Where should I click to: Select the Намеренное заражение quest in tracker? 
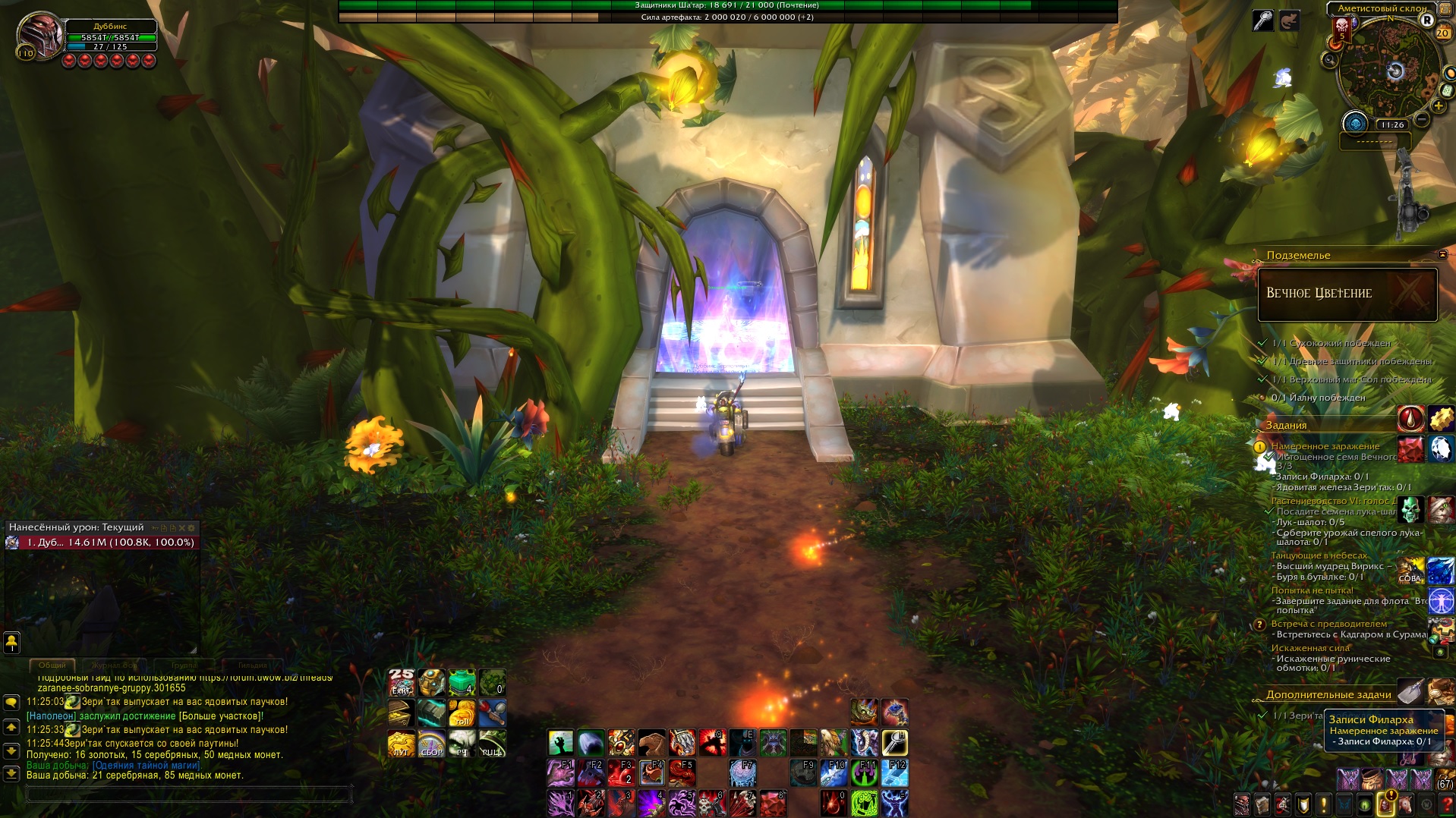[x=1325, y=446]
